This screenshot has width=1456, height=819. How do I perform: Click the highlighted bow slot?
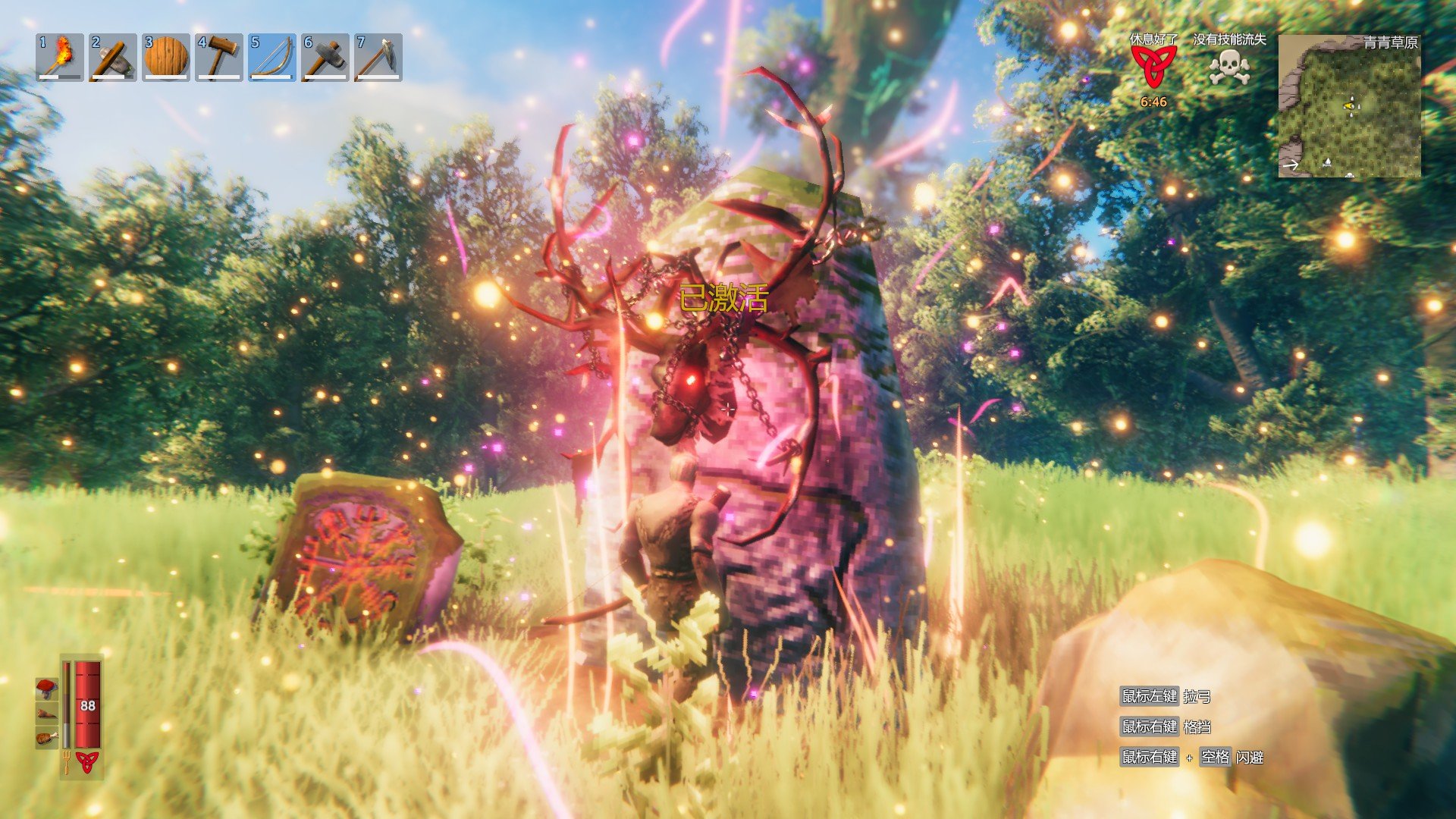click(272, 57)
